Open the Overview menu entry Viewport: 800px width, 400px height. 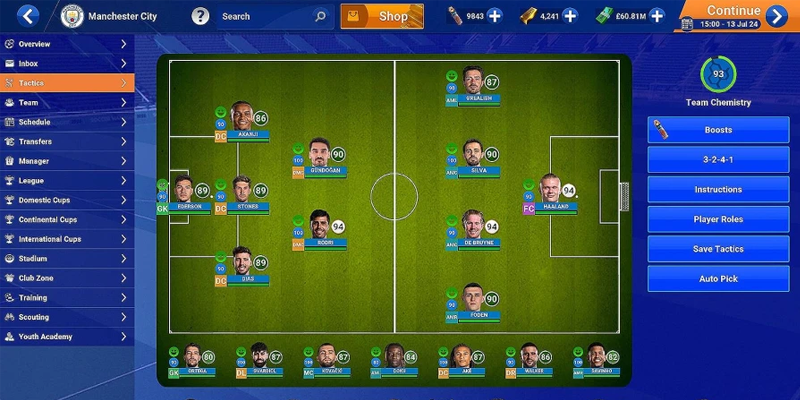click(x=66, y=44)
